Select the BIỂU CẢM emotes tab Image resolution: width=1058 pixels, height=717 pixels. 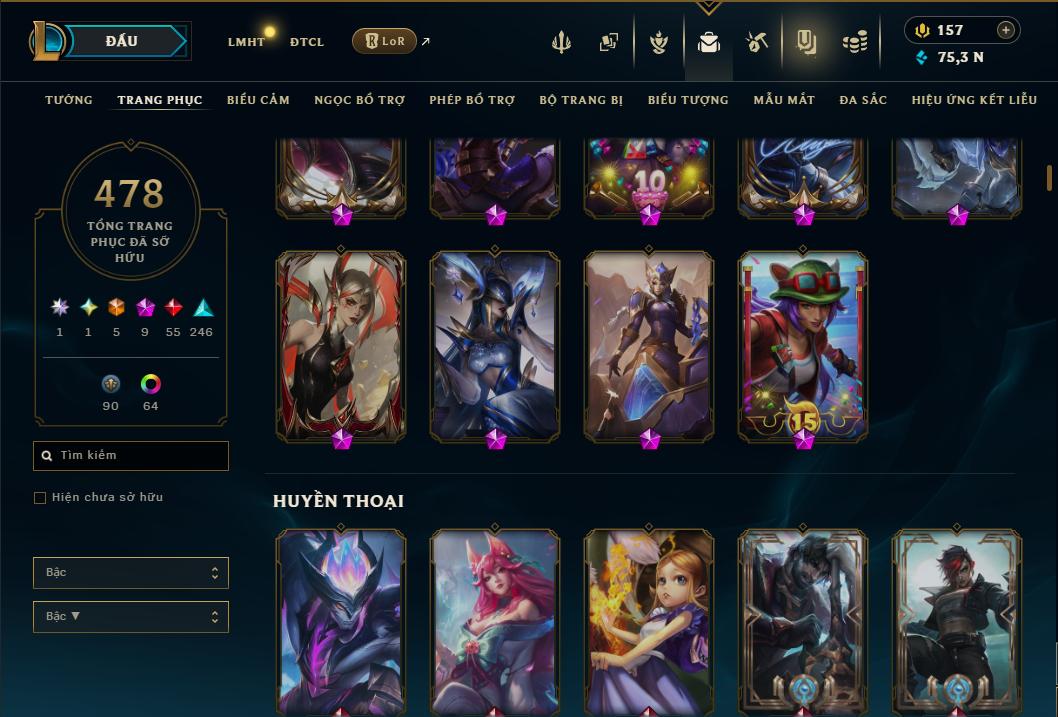pyautogui.click(x=258, y=100)
